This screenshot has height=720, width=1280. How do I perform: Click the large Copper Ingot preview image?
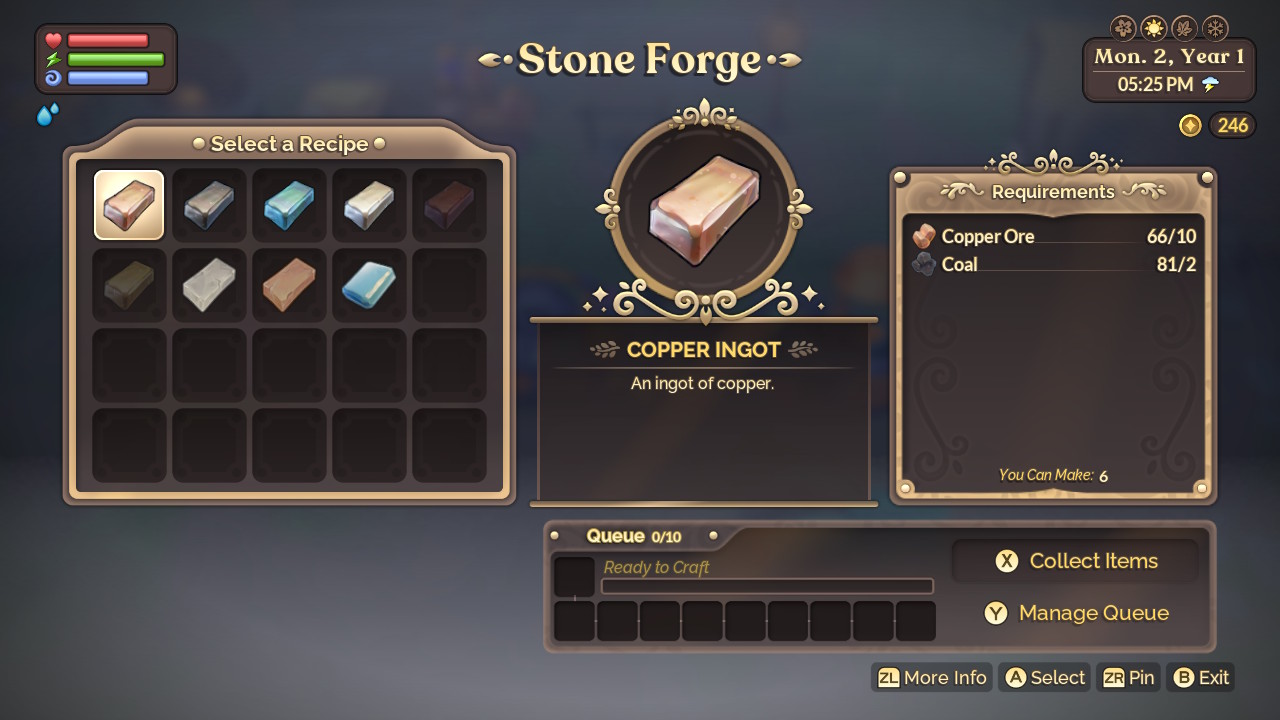[703, 208]
